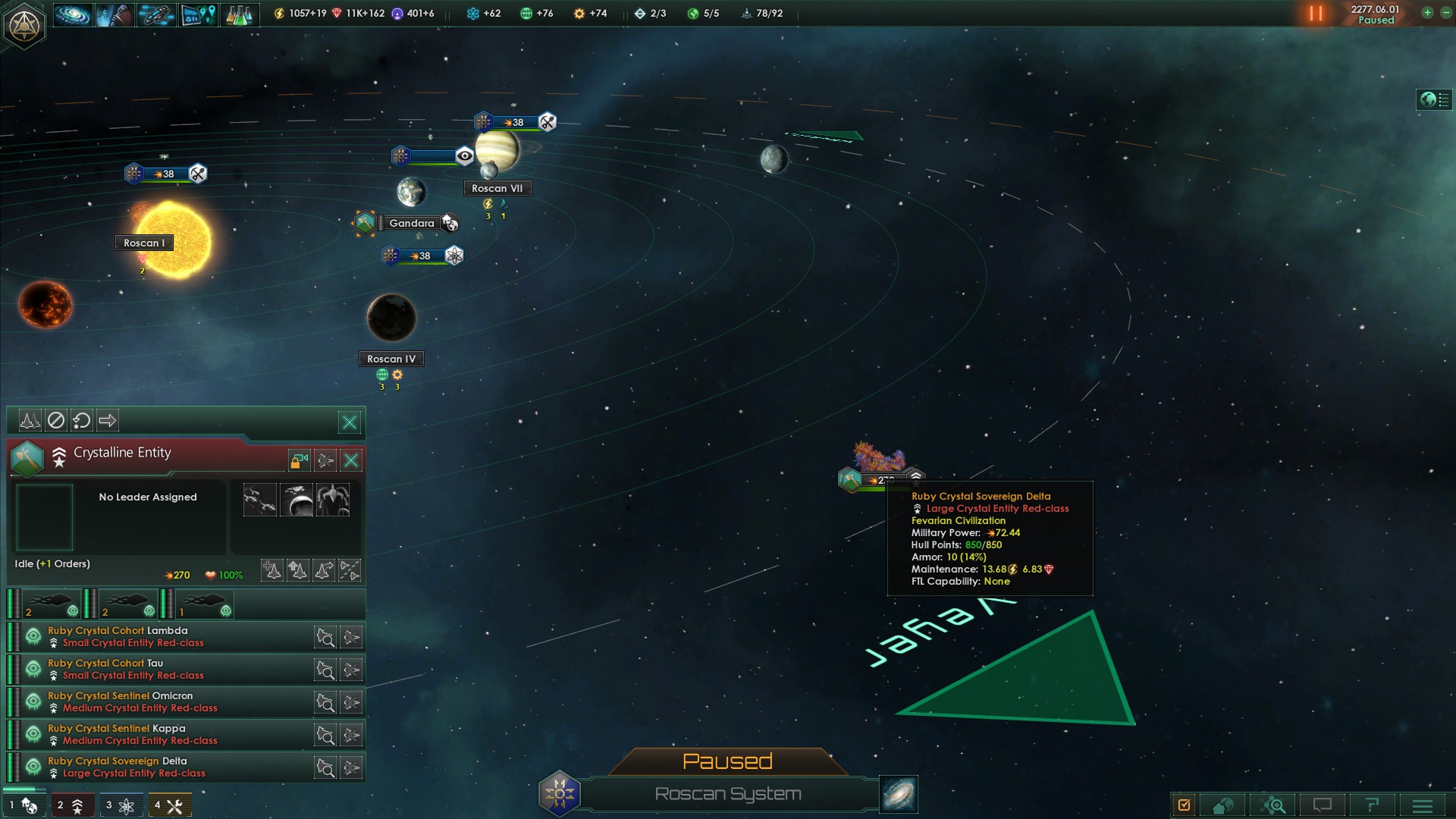Click the cancel orders icon

tap(55, 420)
